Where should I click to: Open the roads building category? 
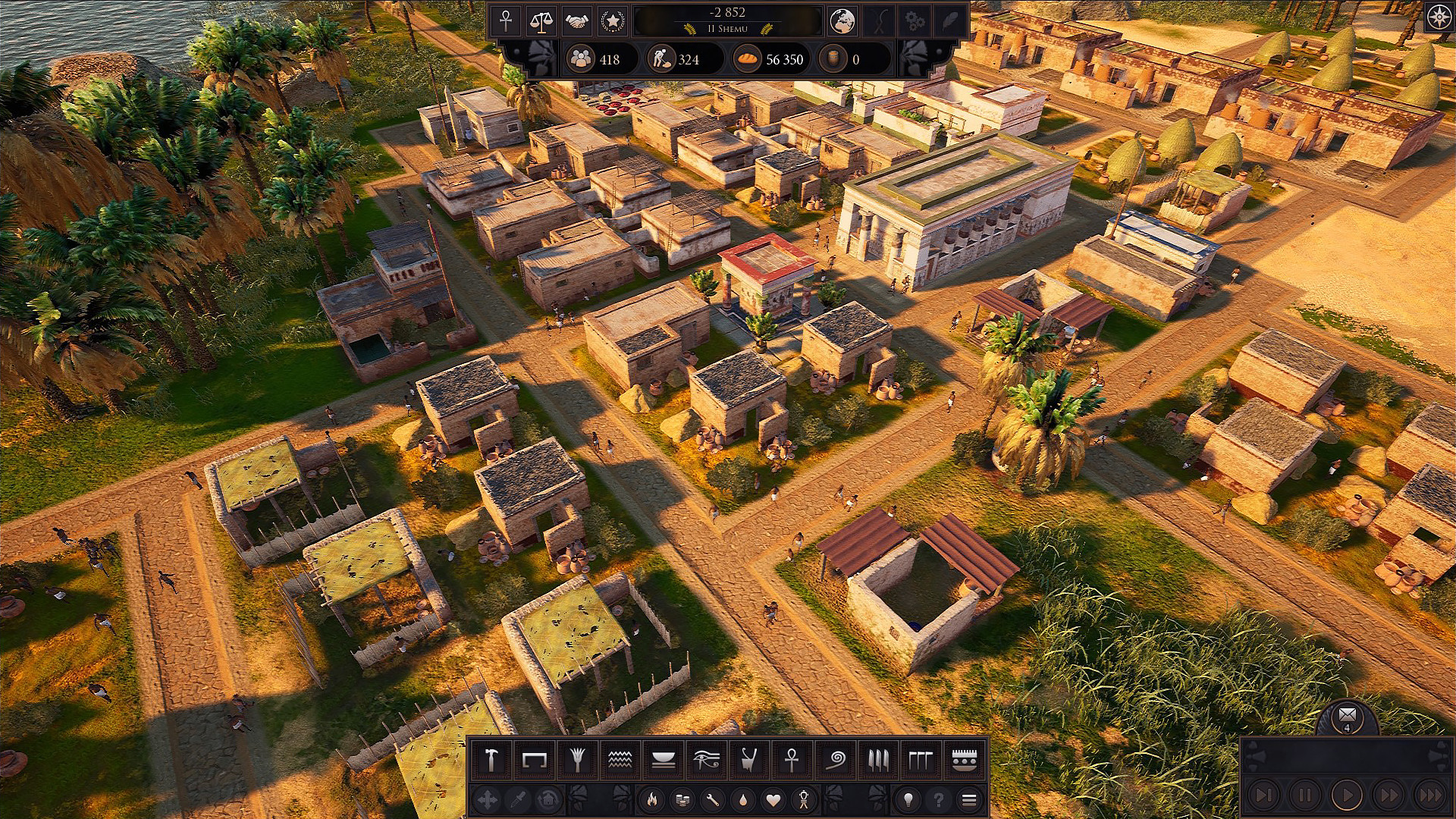(x=532, y=758)
